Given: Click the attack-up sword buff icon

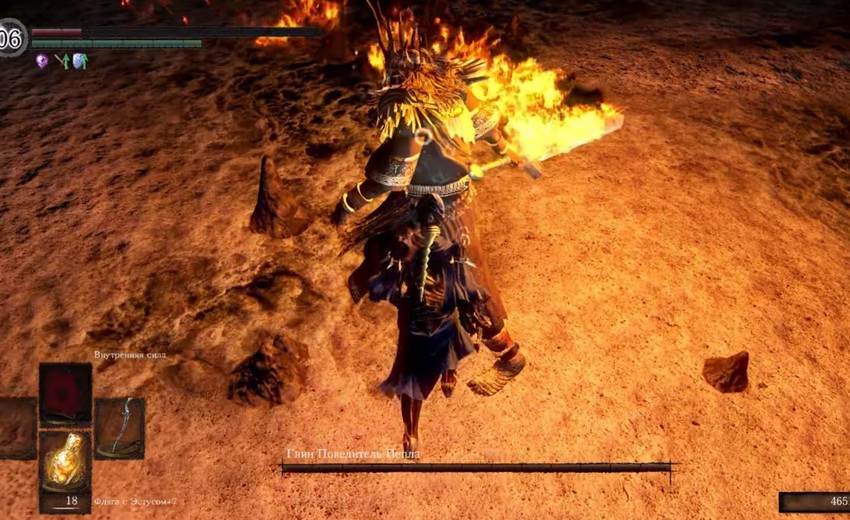Looking at the screenshot, I should pos(62,61).
